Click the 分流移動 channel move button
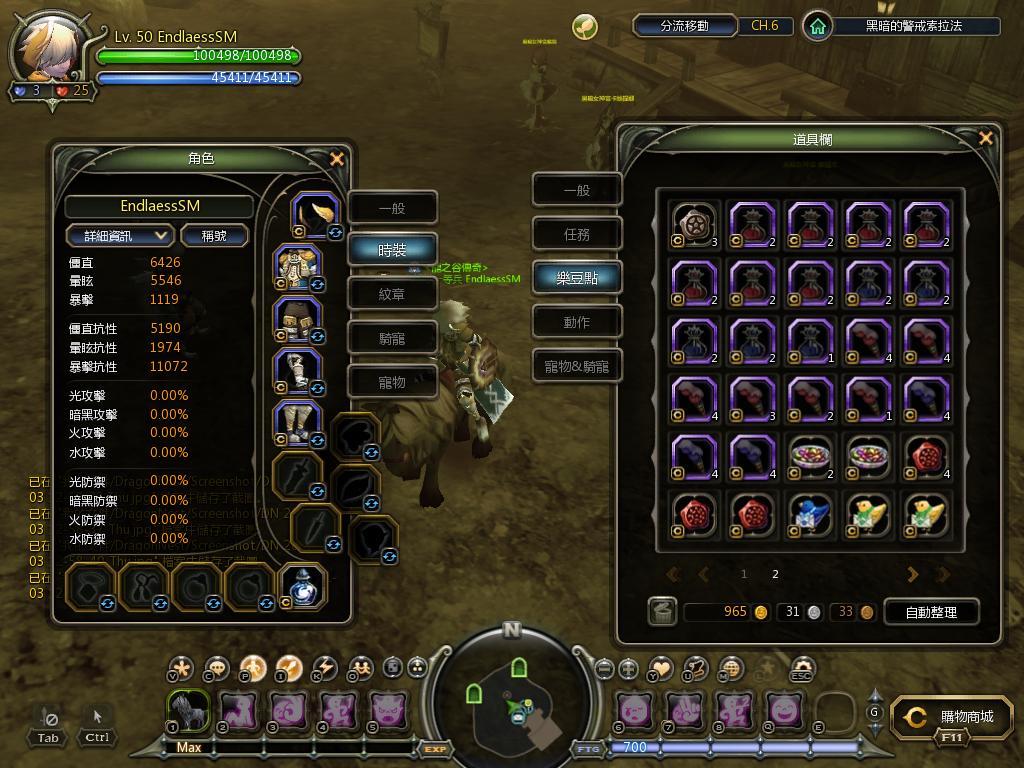This screenshot has width=1024, height=768. pyautogui.click(x=684, y=26)
